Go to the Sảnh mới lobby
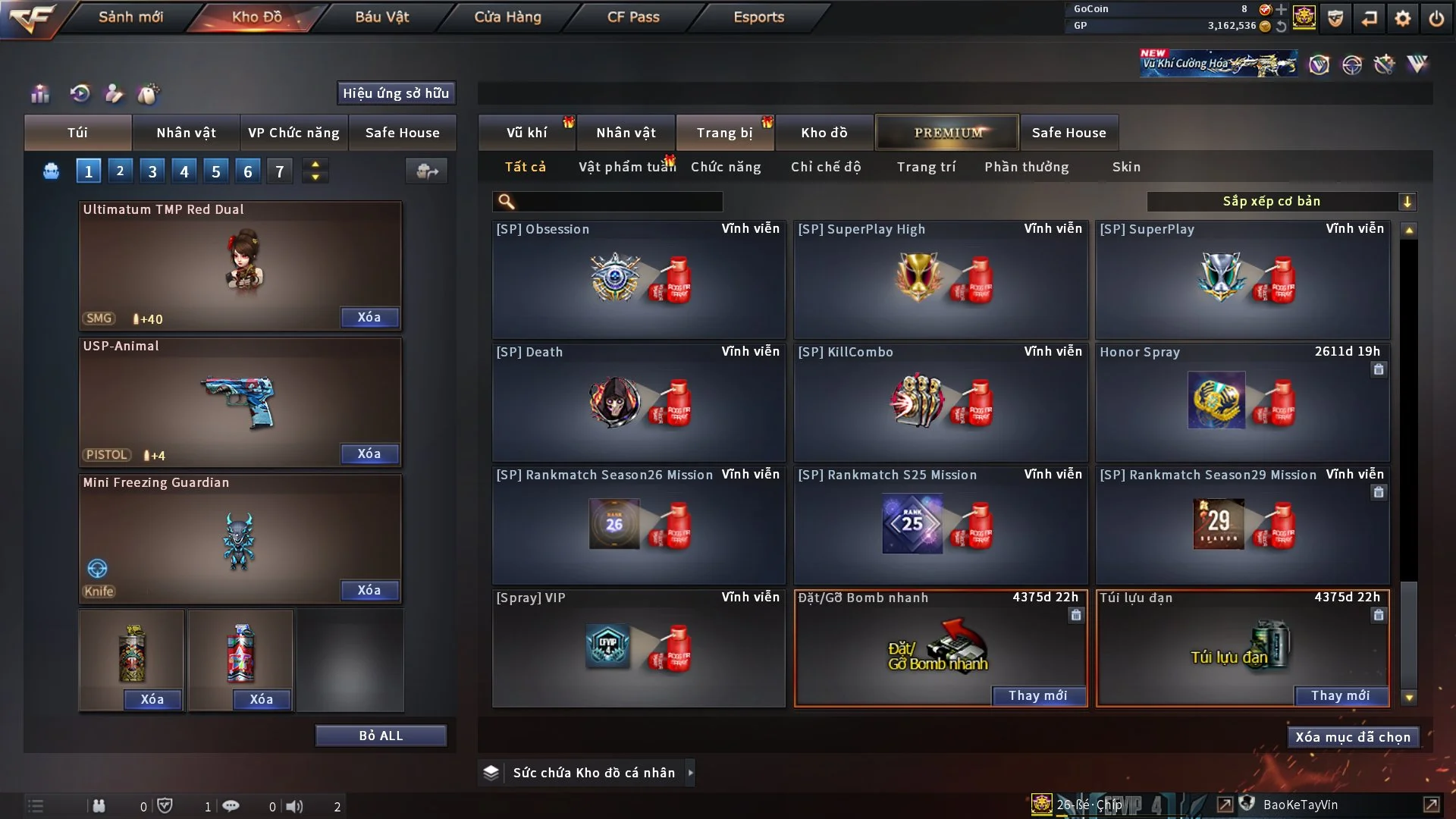Image resolution: width=1456 pixels, height=819 pixels. click(130, 17)
